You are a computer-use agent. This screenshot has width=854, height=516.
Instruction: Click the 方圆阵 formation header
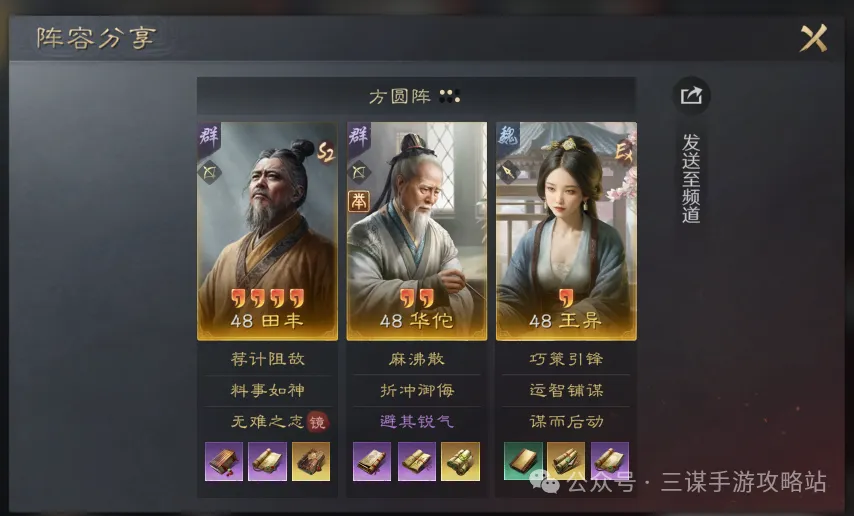[415, 96]
